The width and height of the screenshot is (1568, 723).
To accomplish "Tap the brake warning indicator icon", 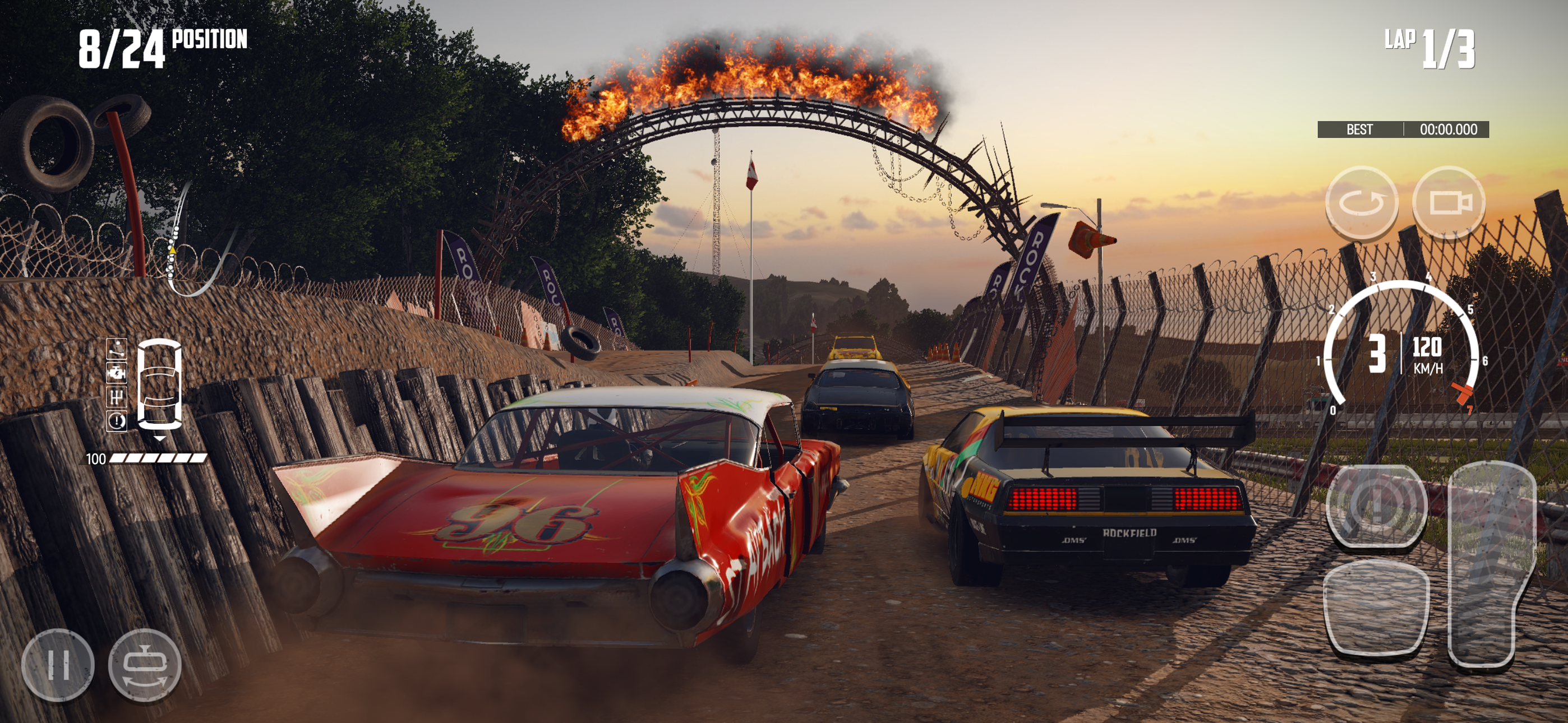I will click(x=117, y=420).
